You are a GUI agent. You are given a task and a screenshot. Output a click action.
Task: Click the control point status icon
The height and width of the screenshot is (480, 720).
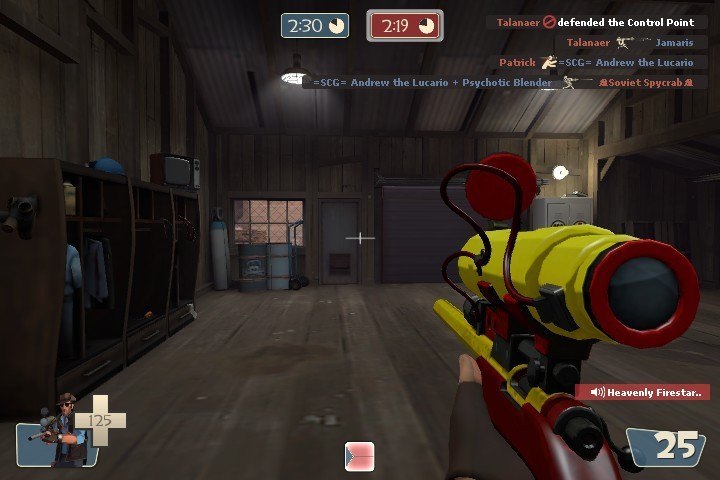359,456
